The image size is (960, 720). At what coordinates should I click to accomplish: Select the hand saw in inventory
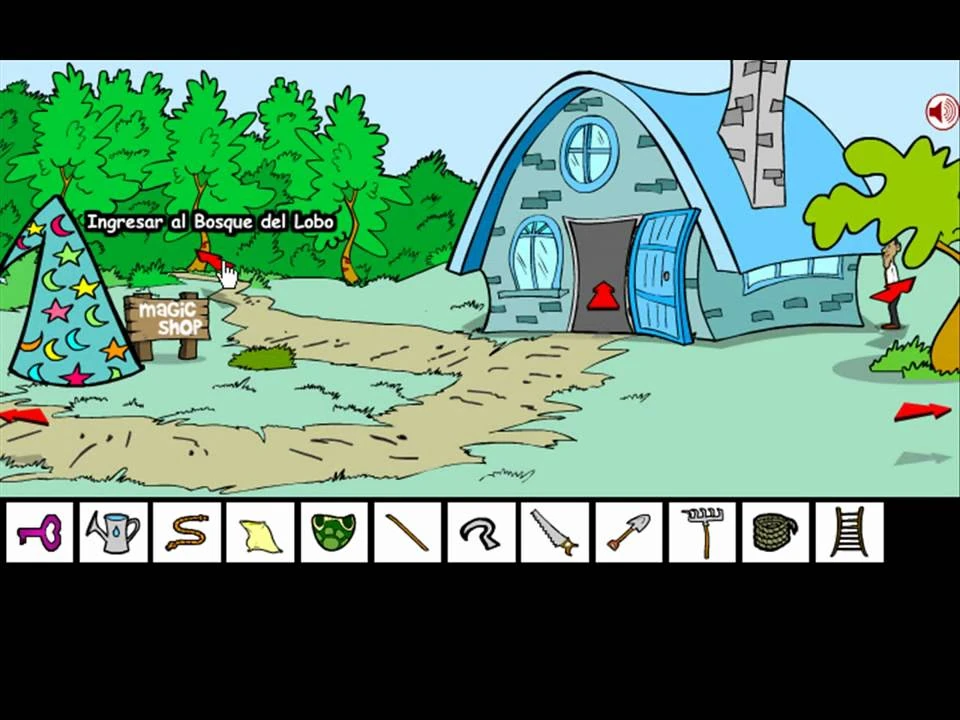coord(554,532)
